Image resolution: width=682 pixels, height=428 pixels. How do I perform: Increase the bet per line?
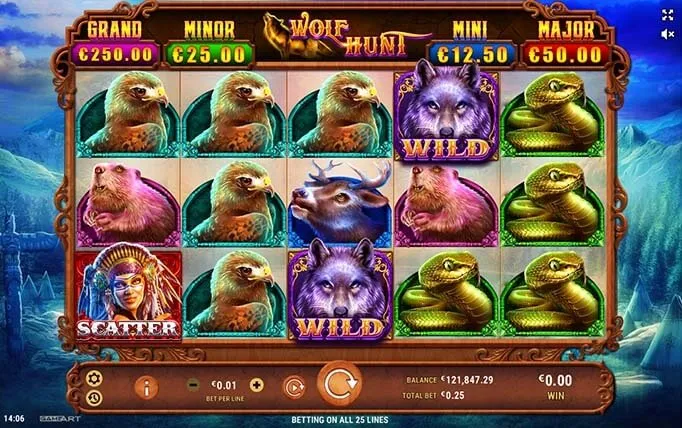[257, 384]
